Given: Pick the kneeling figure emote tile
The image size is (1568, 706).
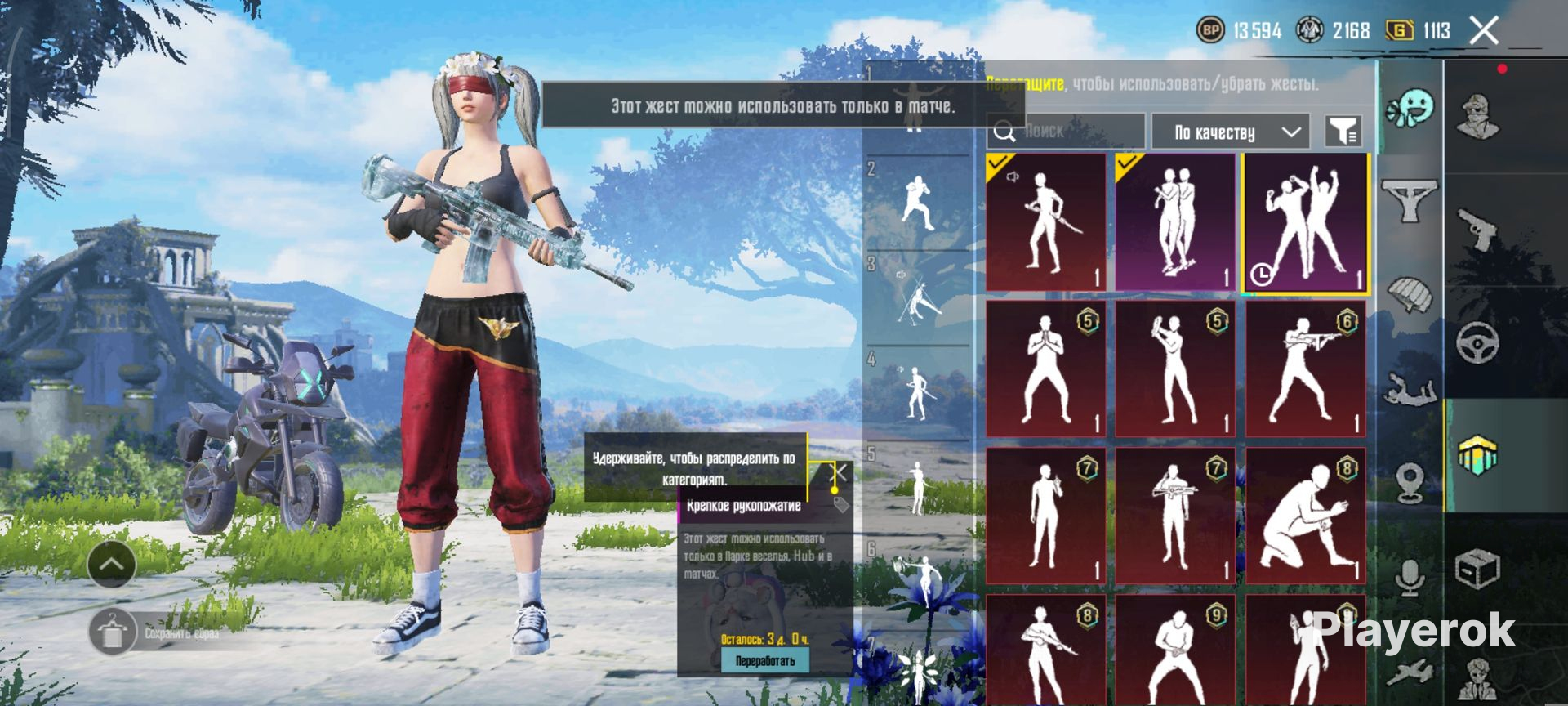Looking at the screenshot, I should pos(1305,516).
